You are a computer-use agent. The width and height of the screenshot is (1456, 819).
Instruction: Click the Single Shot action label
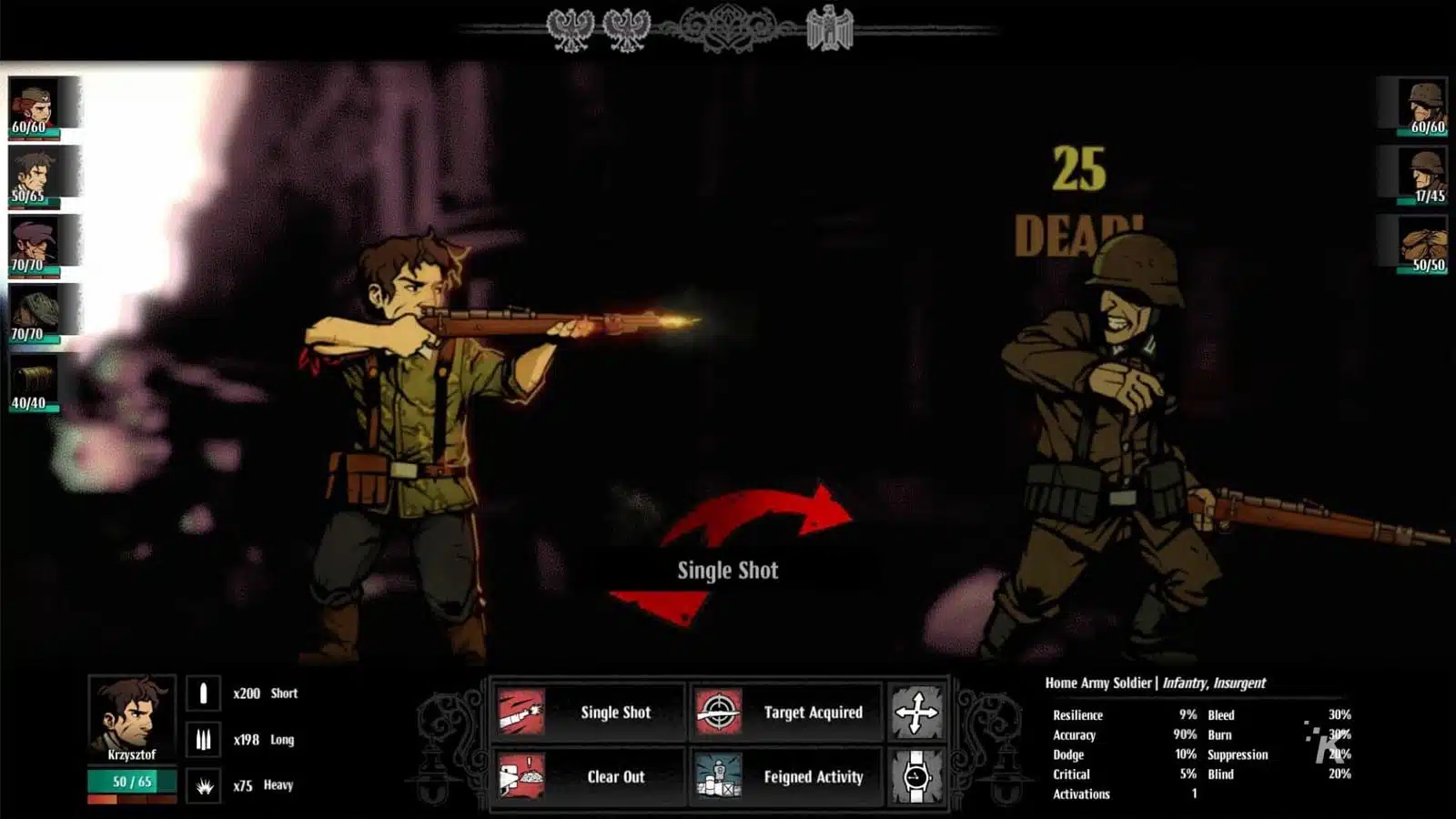[614, 713]
